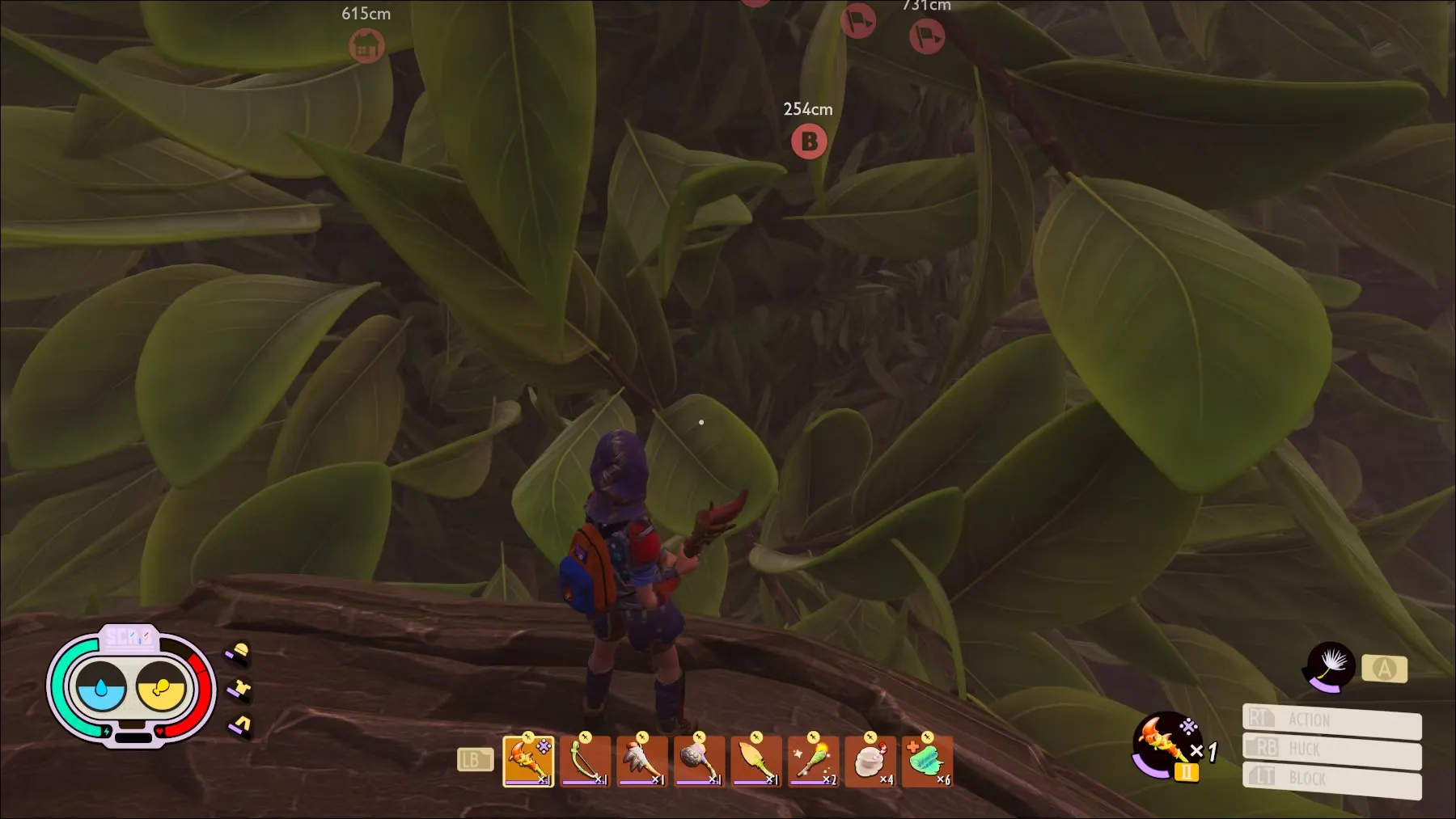Select the yellow leaf-blade dagger slot

[x=756, y=762]
